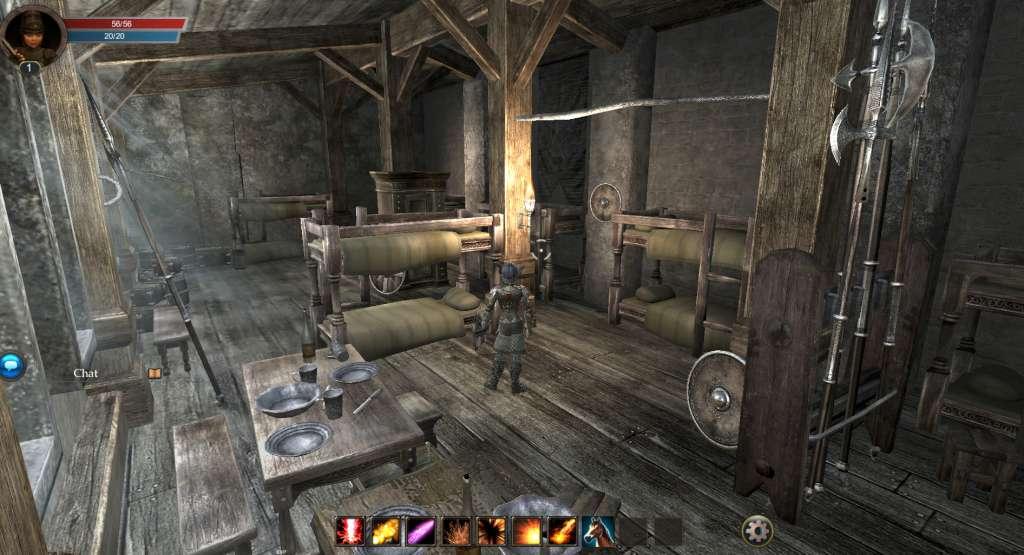Click the character portrait in the corner
The image size is (1024, 555).
tap(34, 35)
